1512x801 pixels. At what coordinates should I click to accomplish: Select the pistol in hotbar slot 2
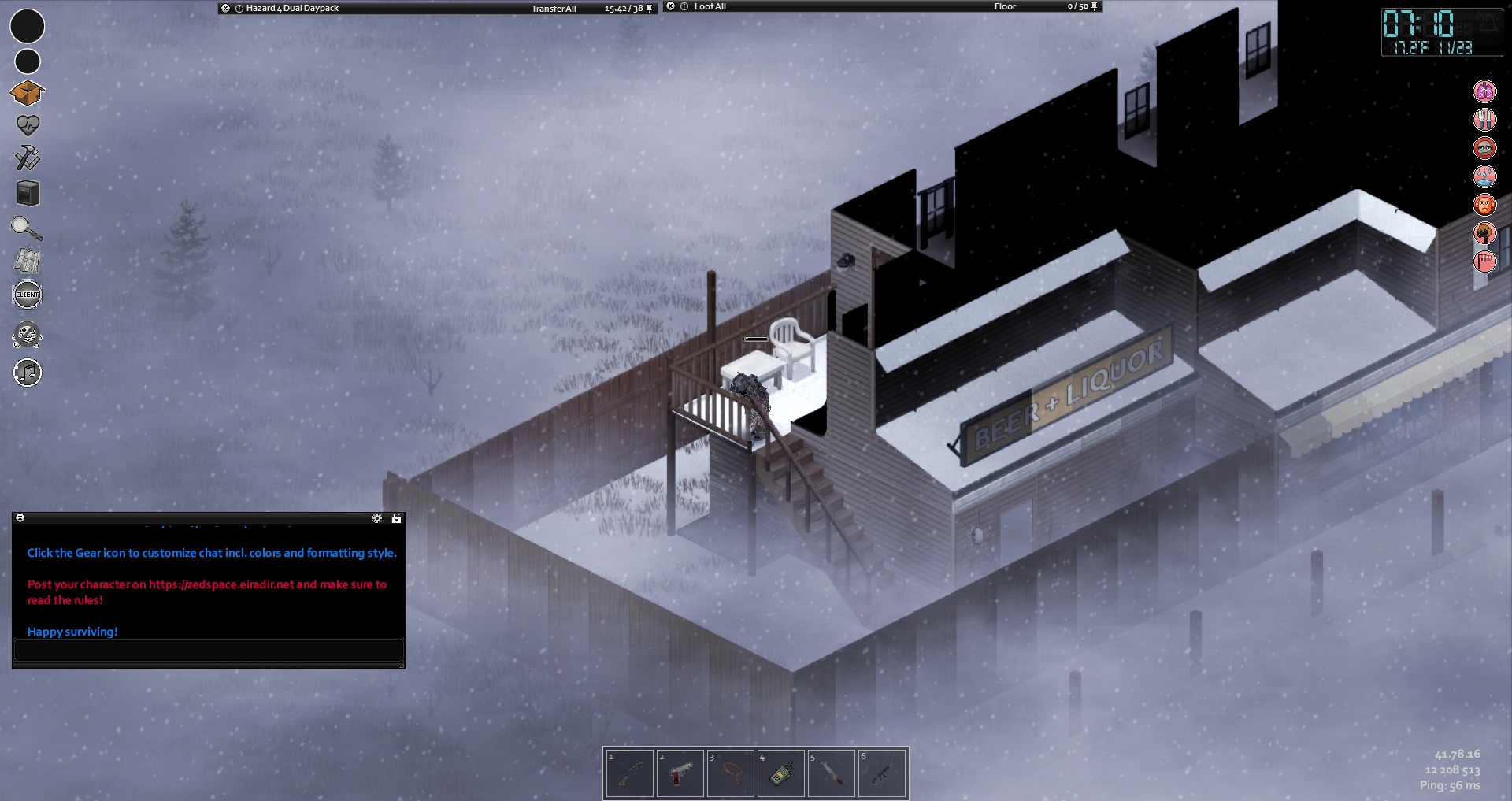[x=680, y=773]
